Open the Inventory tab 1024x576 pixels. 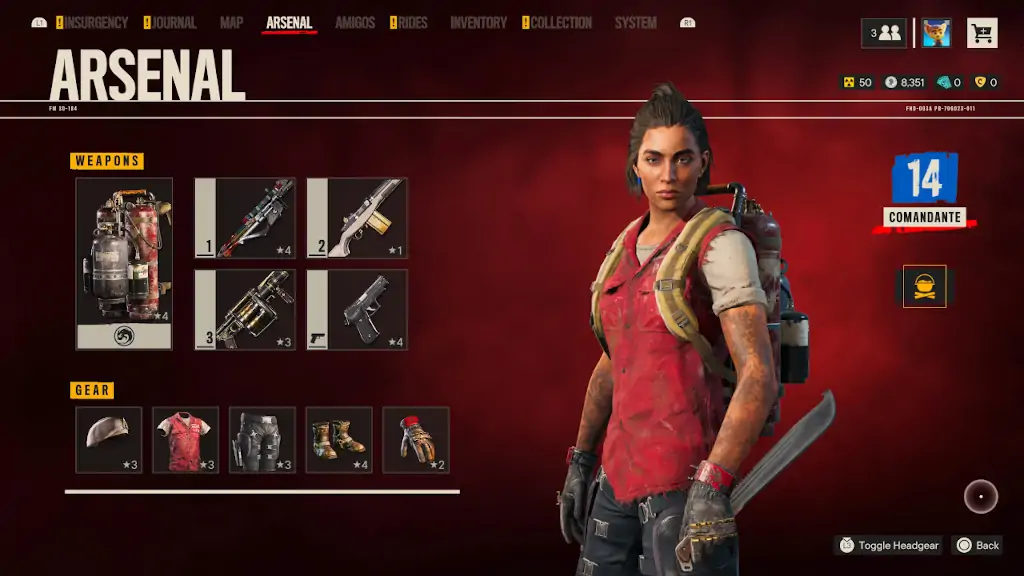(479, 23)
